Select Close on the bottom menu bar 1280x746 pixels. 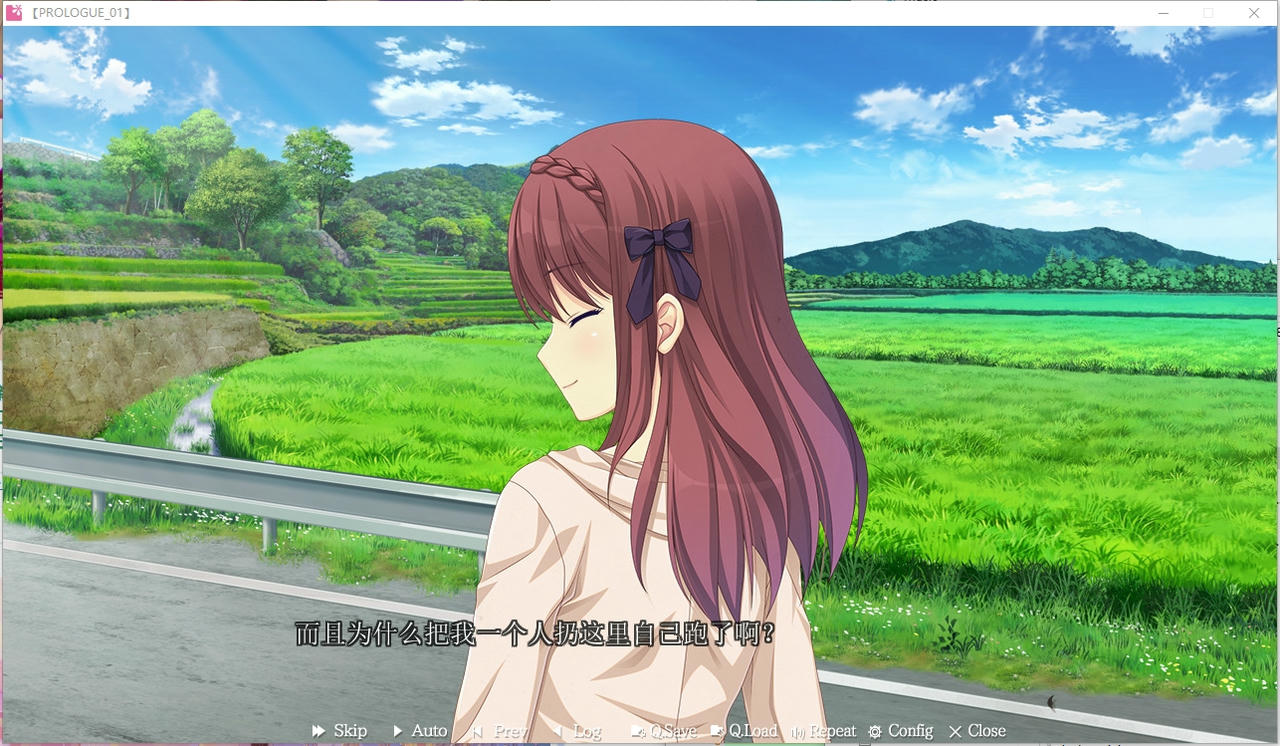pos(985,731)
